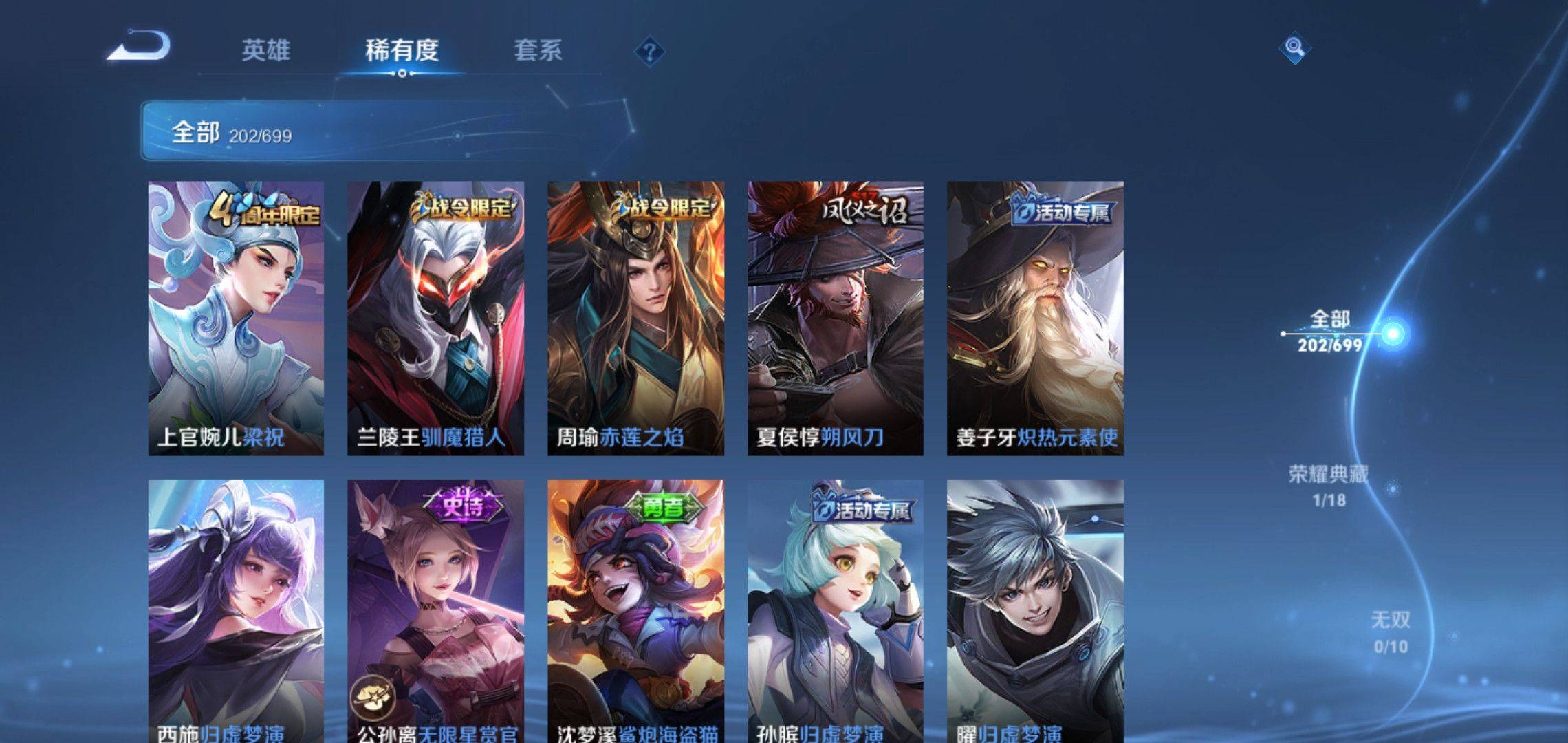This screenshot has height=743, width=1568.
Task: Select 孙膑 归虚梦演 skin card
Action: click(836, 611)
